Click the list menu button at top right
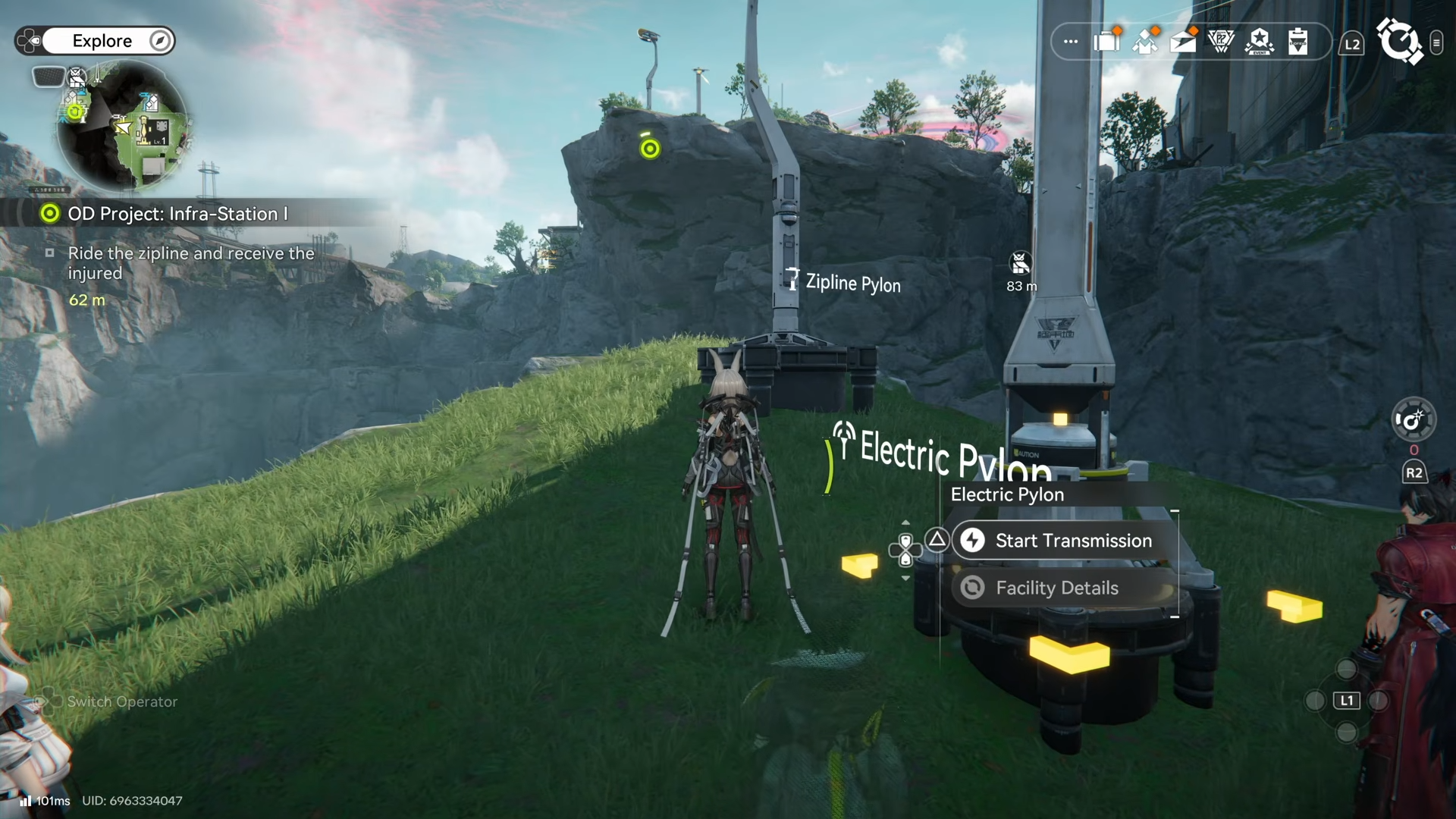Viewport: 1456px width, 819px height. (x=1438, y=42)
